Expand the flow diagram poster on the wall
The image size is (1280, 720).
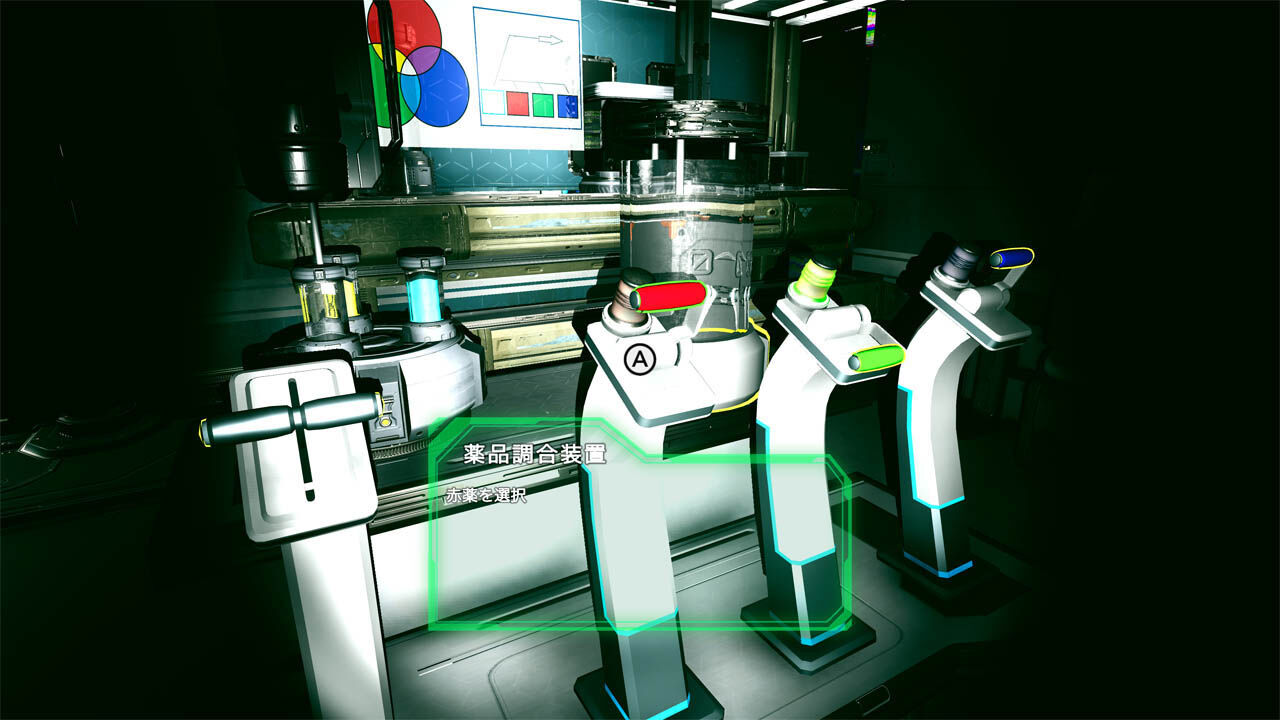tap(525, 65)
